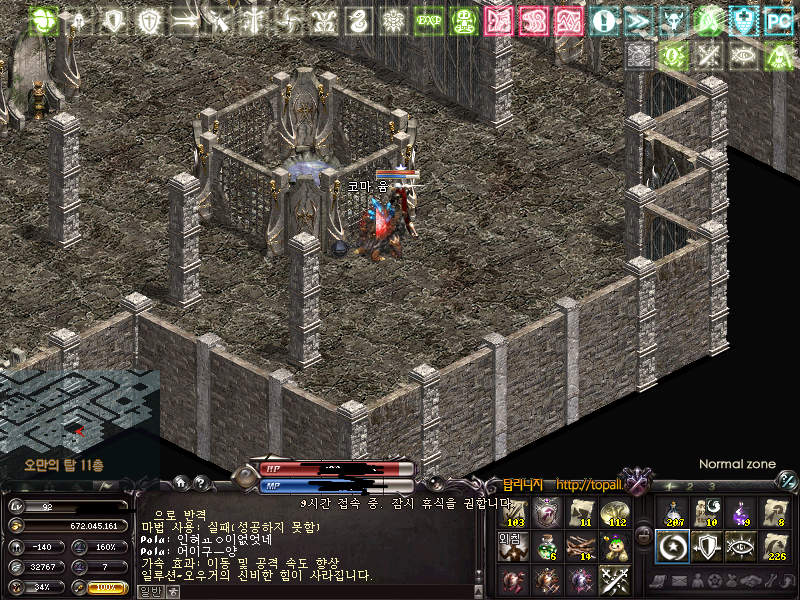Click the PC buff icon
Viewport: 800px width, 600px height.
click(777, 20)
